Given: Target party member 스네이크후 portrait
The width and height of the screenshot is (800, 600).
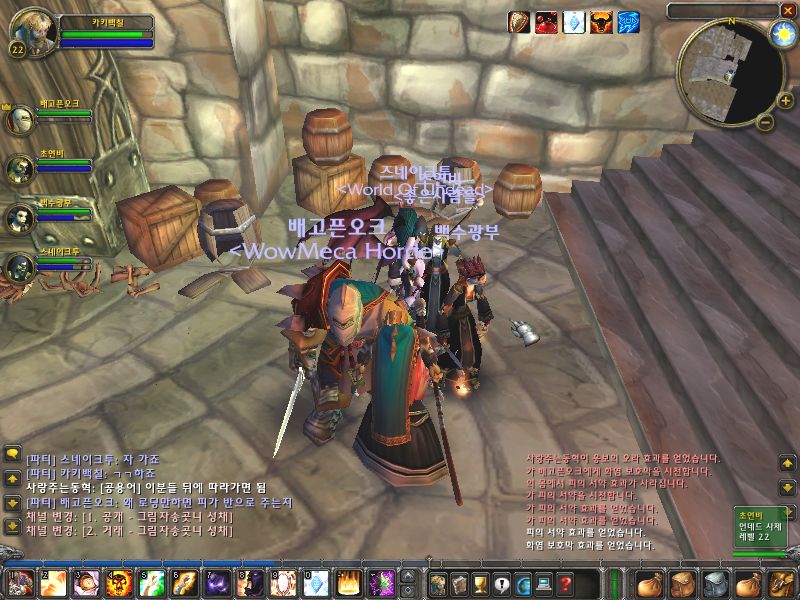Looking at the screenshot, I should 20,268.
